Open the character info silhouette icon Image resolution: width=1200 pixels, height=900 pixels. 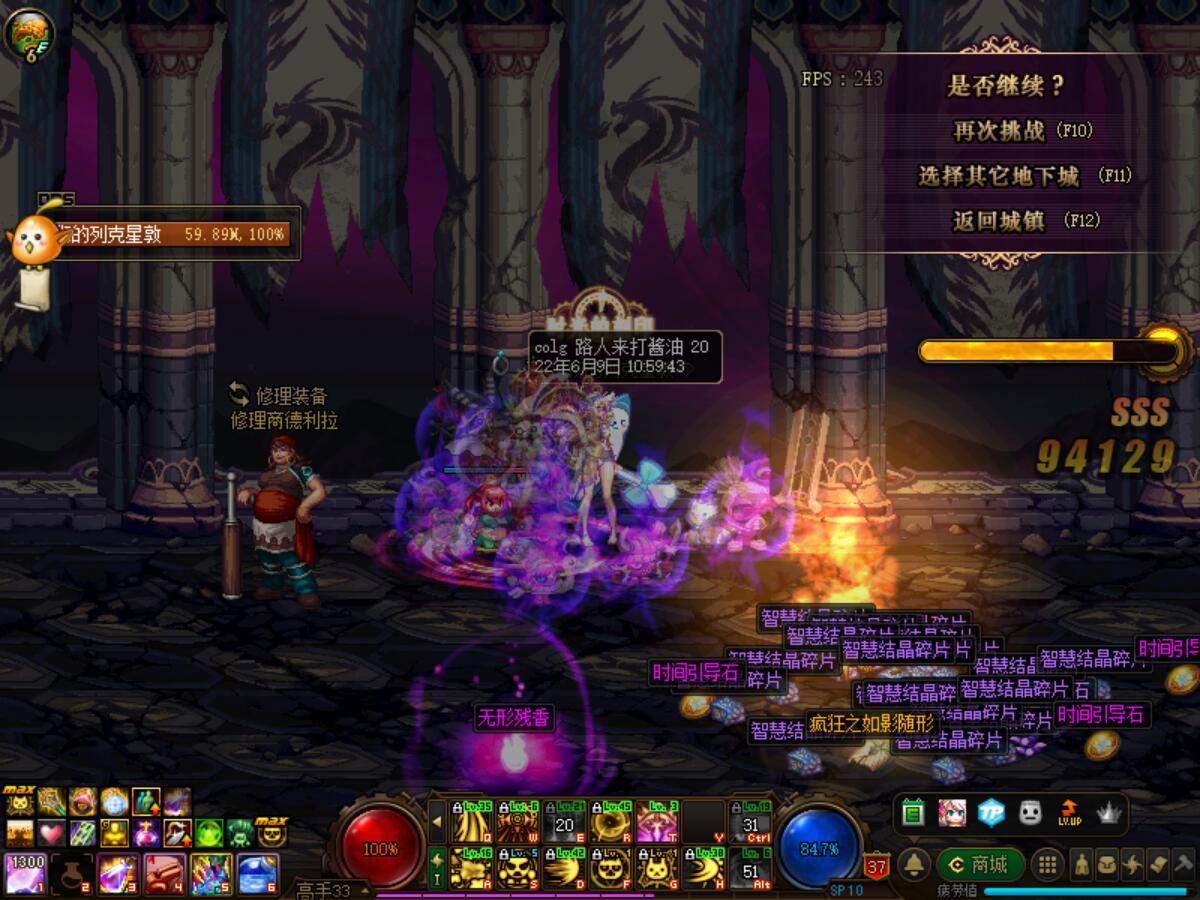[1082, 865]
